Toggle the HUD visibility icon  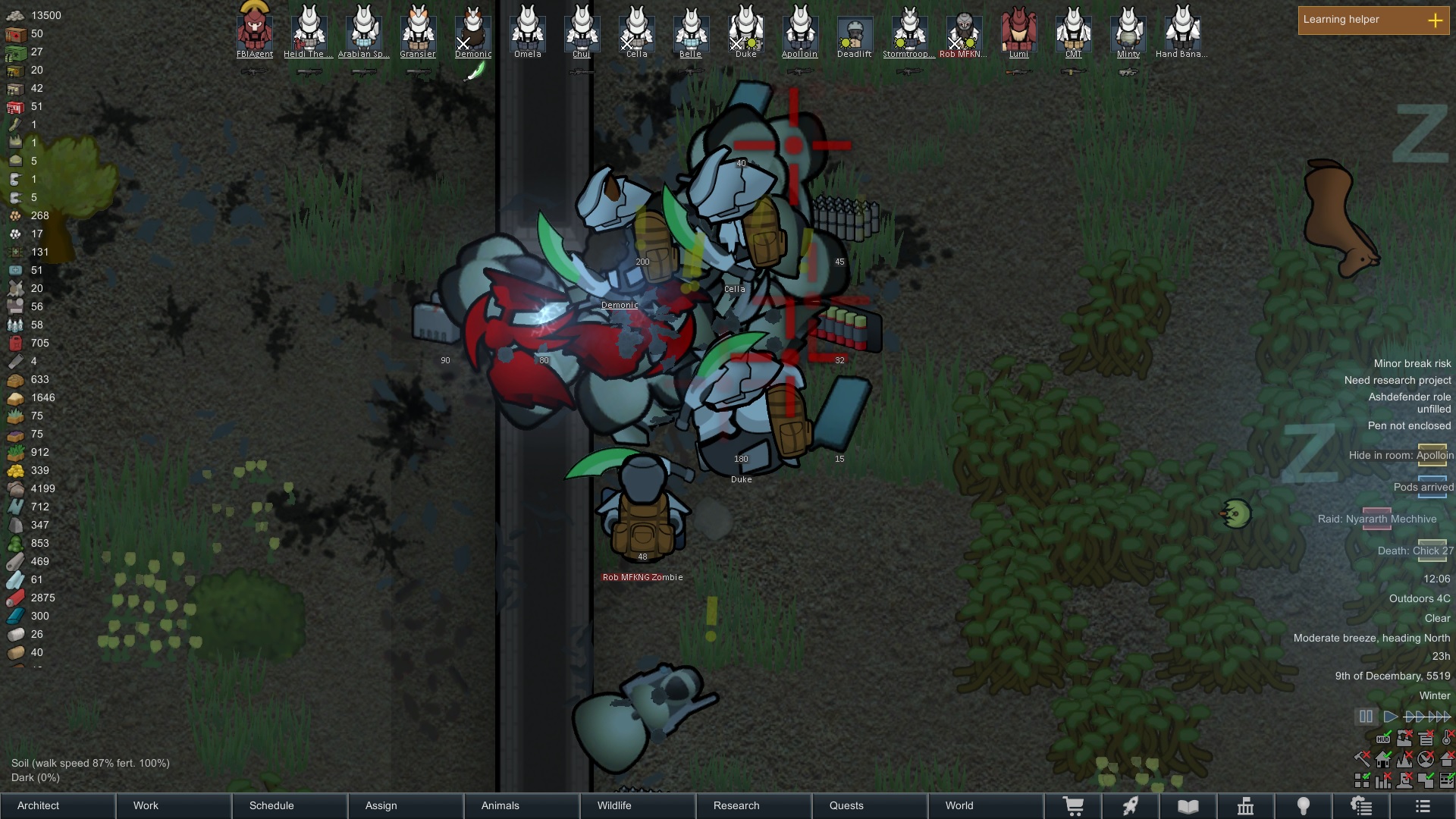click(x=1383, y=738)
